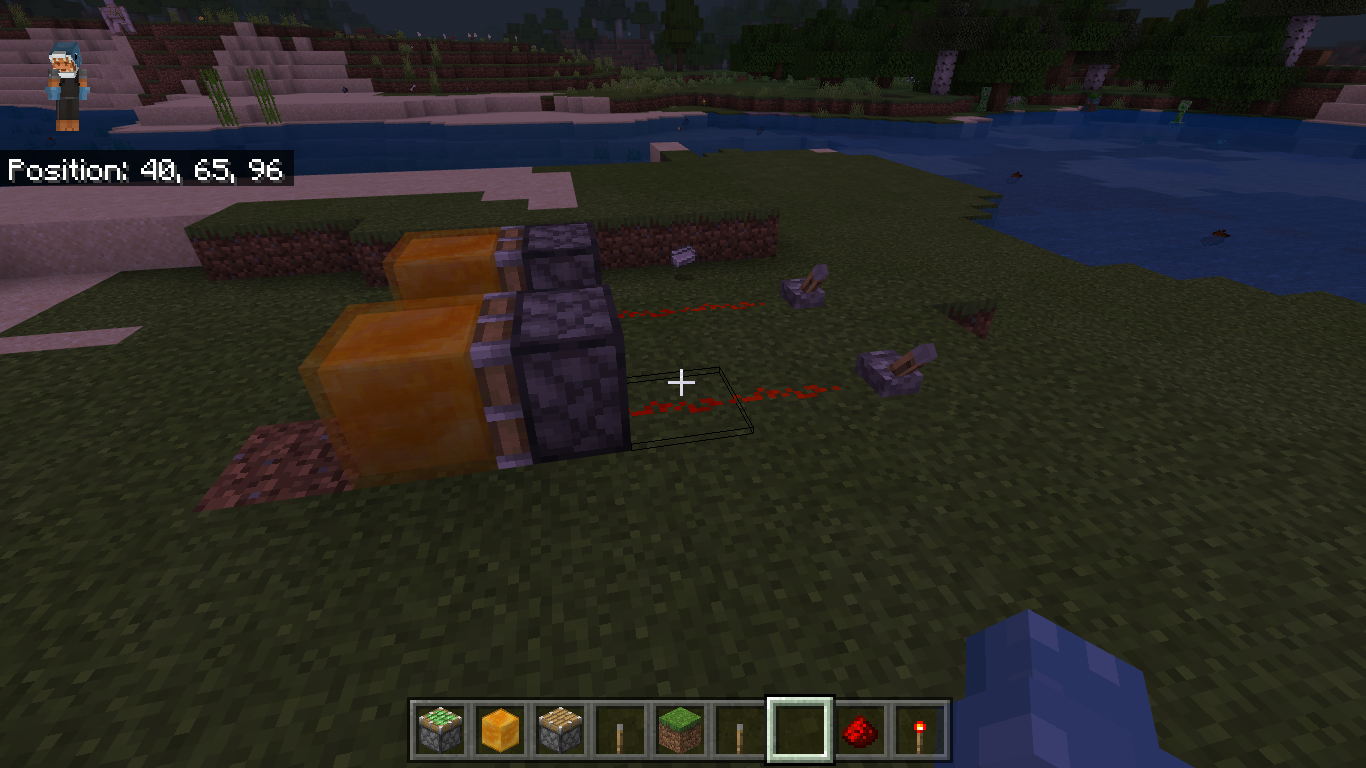This screenshot has height=768, width=1366.
Task: Pick the grass block hotbar slot
Action: point(679,731)
